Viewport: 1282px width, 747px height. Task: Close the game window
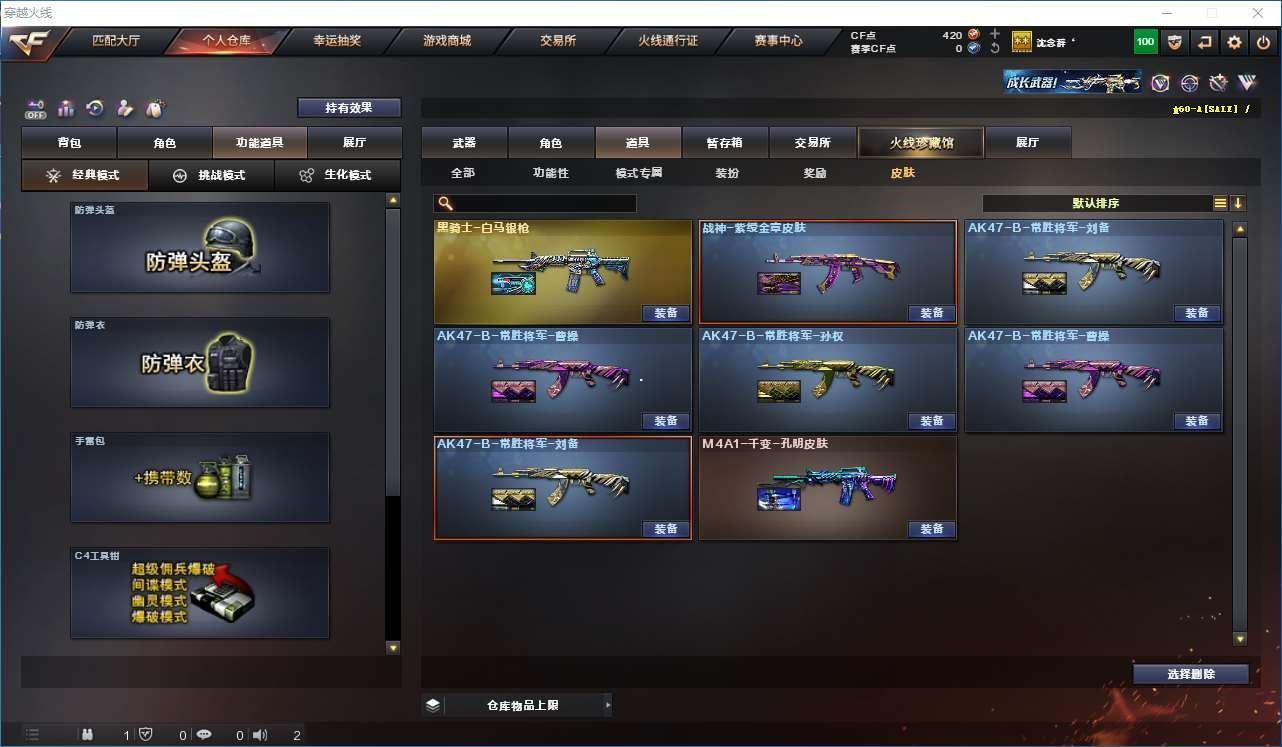(x=1258, y=13)
